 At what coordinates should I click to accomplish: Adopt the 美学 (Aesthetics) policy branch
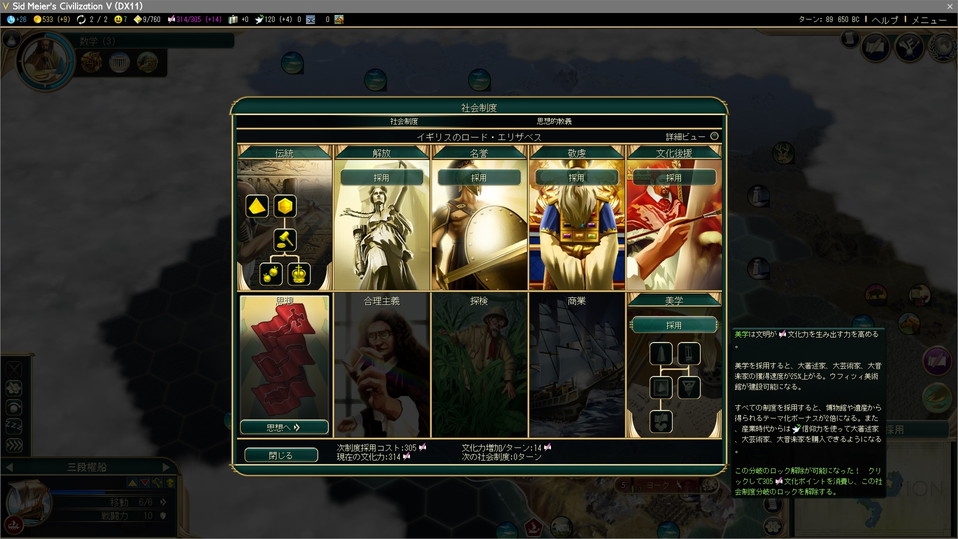(x=674, y=325)
